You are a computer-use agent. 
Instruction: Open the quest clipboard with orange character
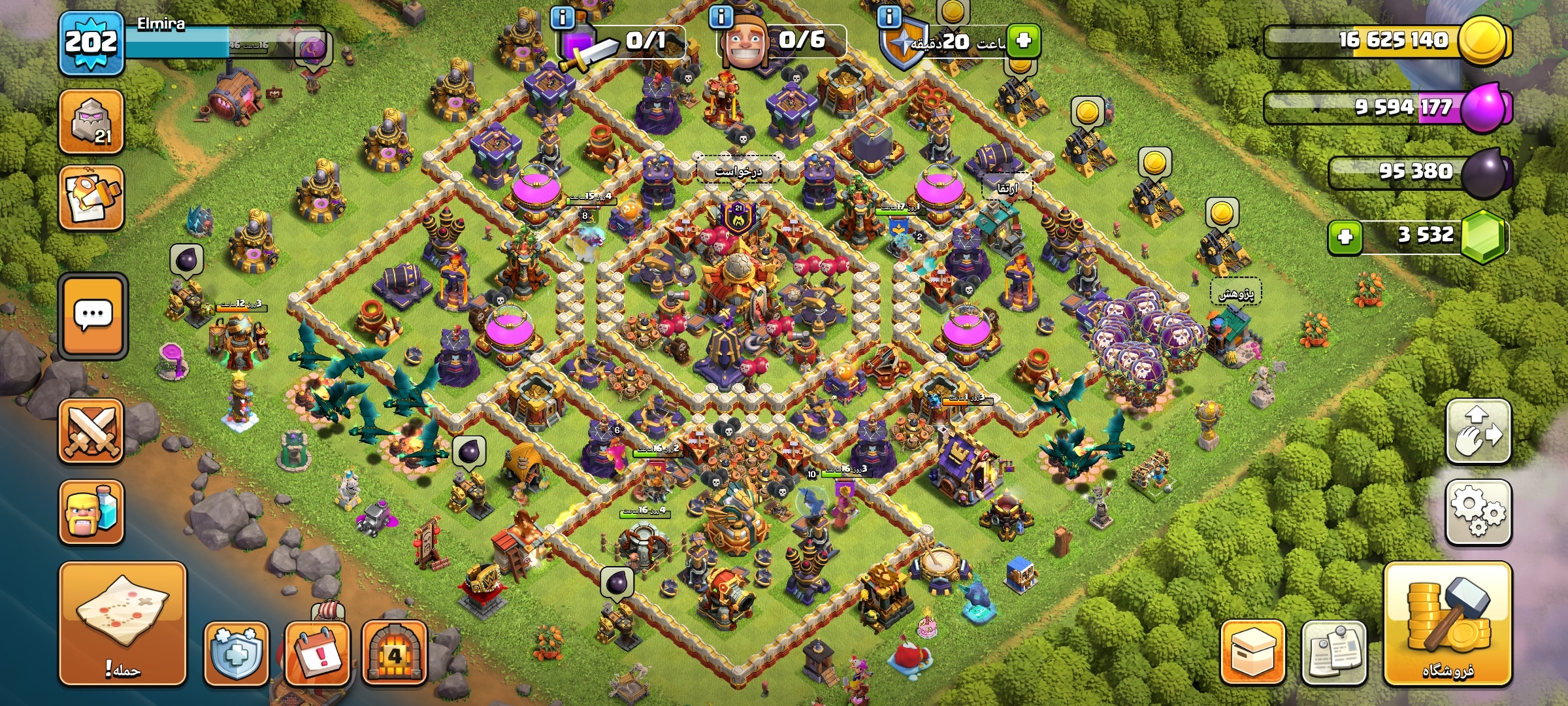point(91,198)
